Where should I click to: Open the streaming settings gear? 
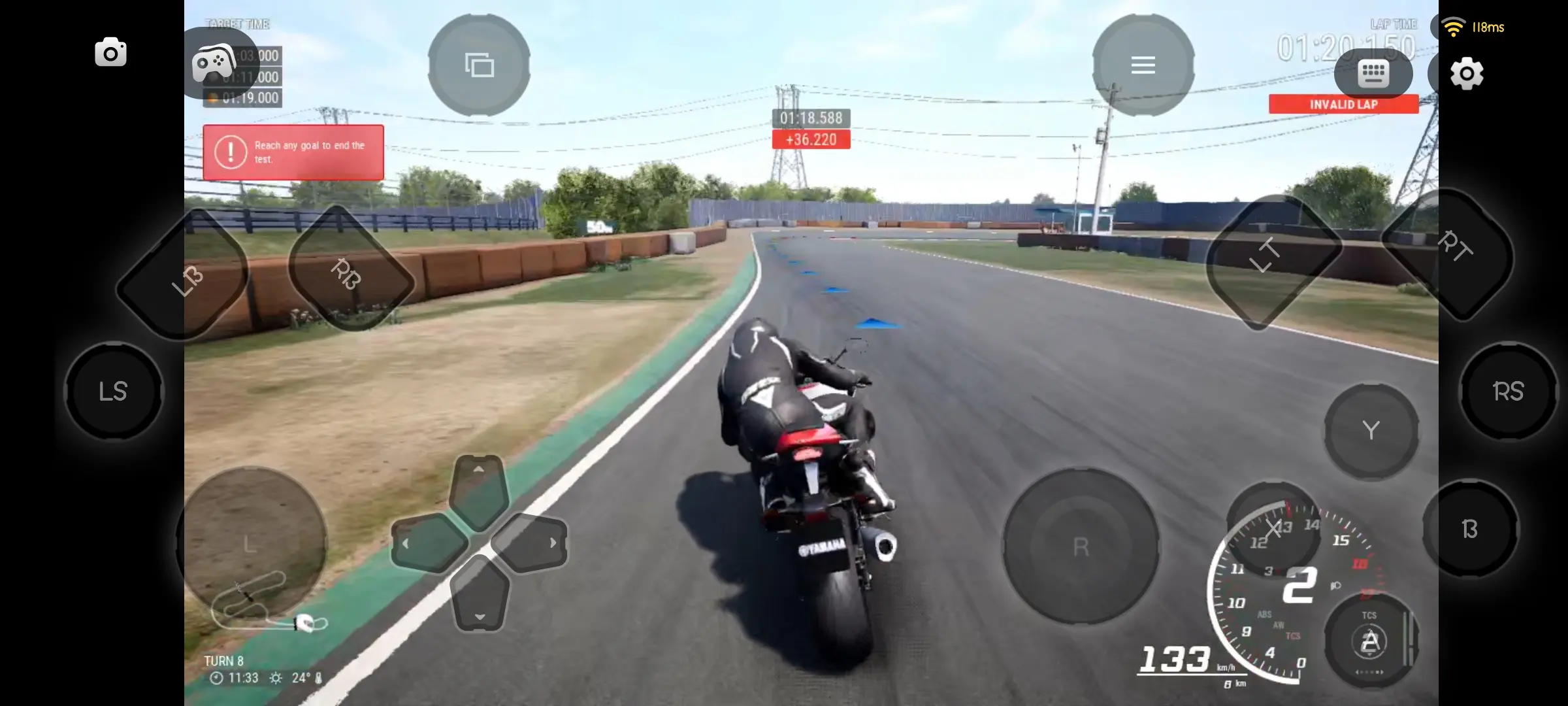pyautogui.click(x=1467, y=75)
